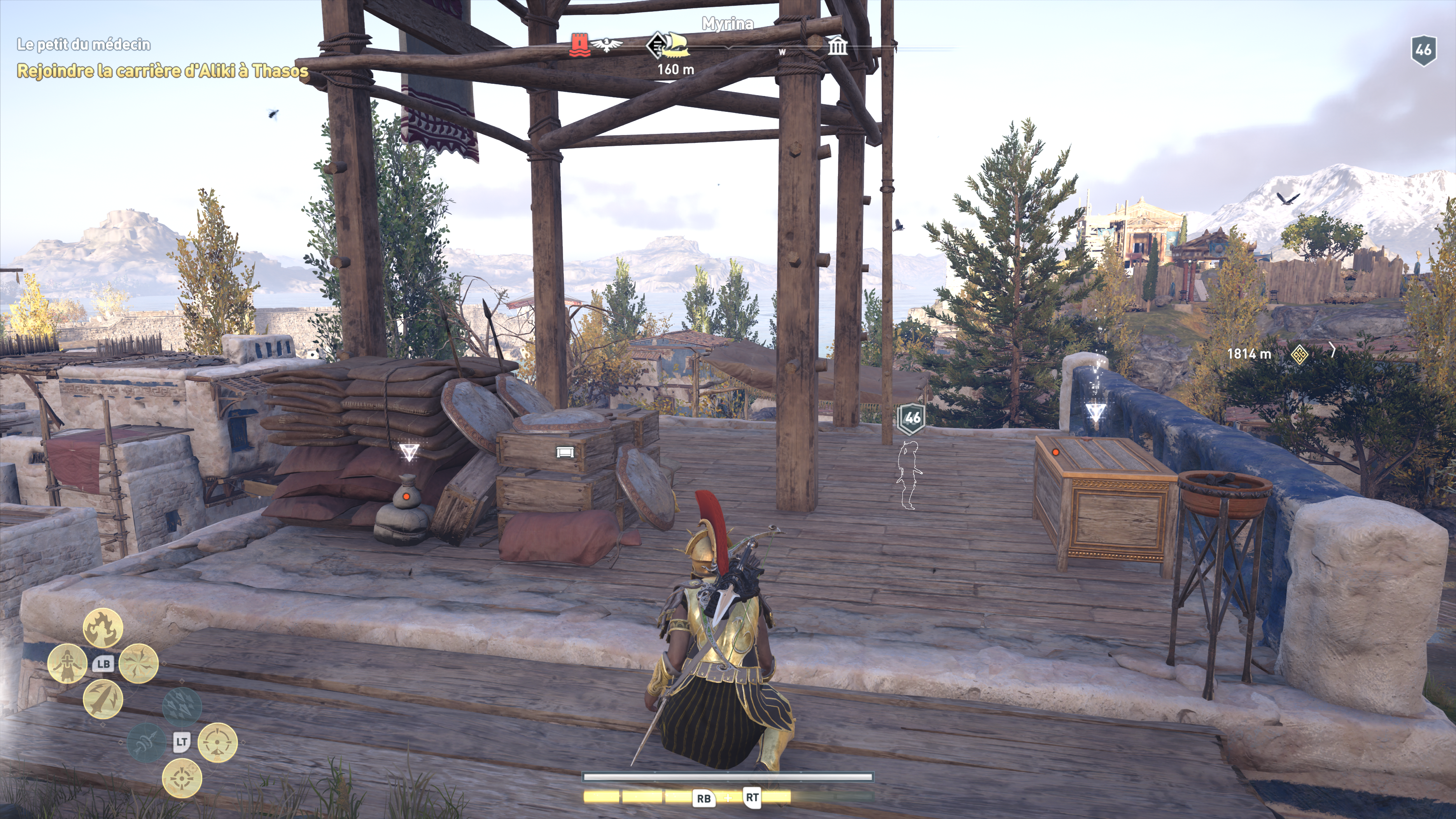This screenshot has height=819, width=1456.
Task: Select the greyed-out rain of arrows ability
Action: pos(182,706)
